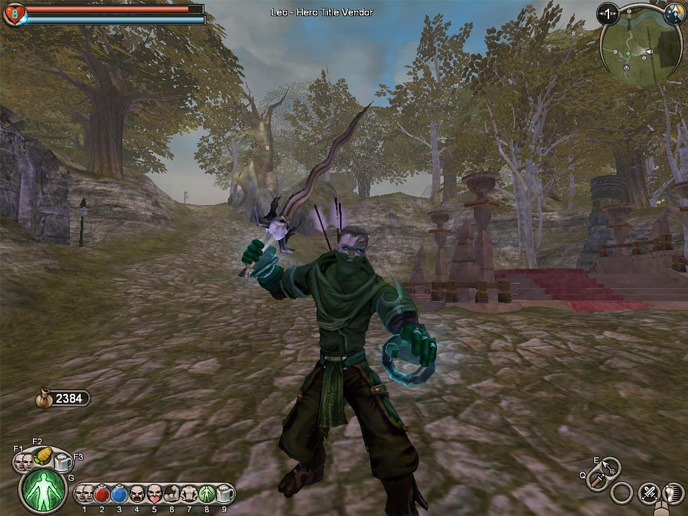688x516 pixels.
Task: Activate the face with heart expression
Action: 154,493
